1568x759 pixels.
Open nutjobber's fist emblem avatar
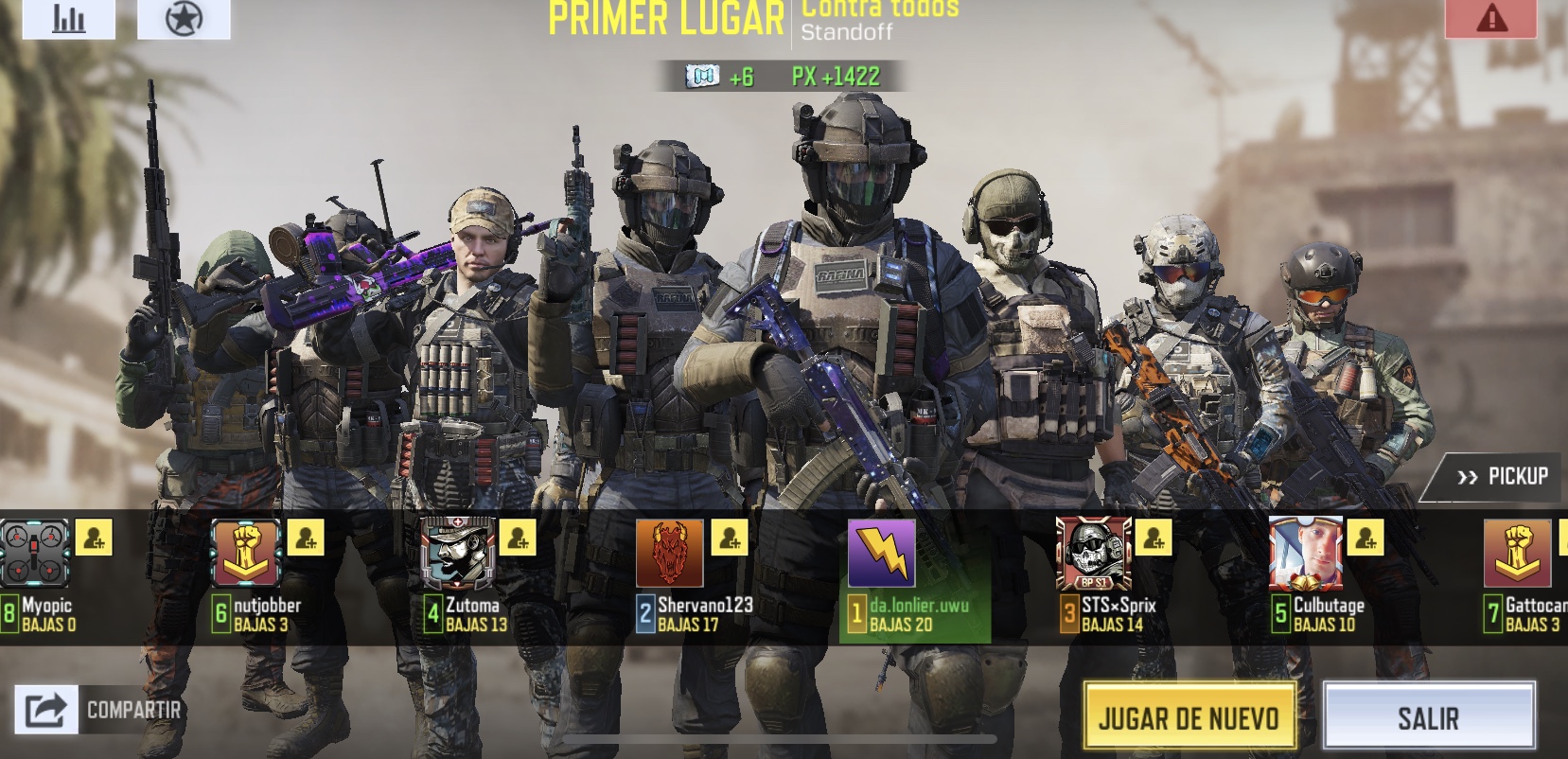pos(246,554)
